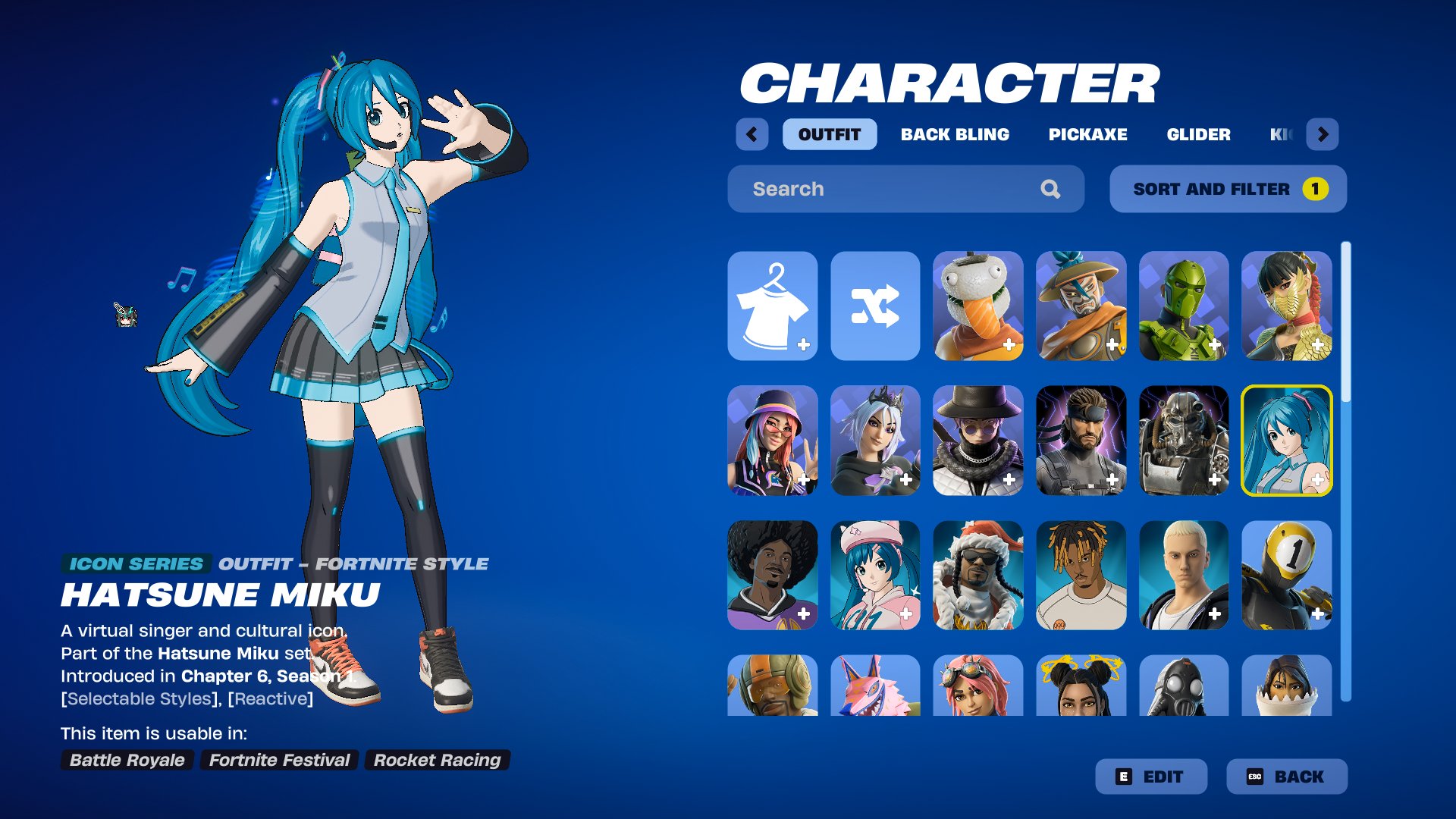Select the highlighted Hatsune Miku outfit

1286,441
